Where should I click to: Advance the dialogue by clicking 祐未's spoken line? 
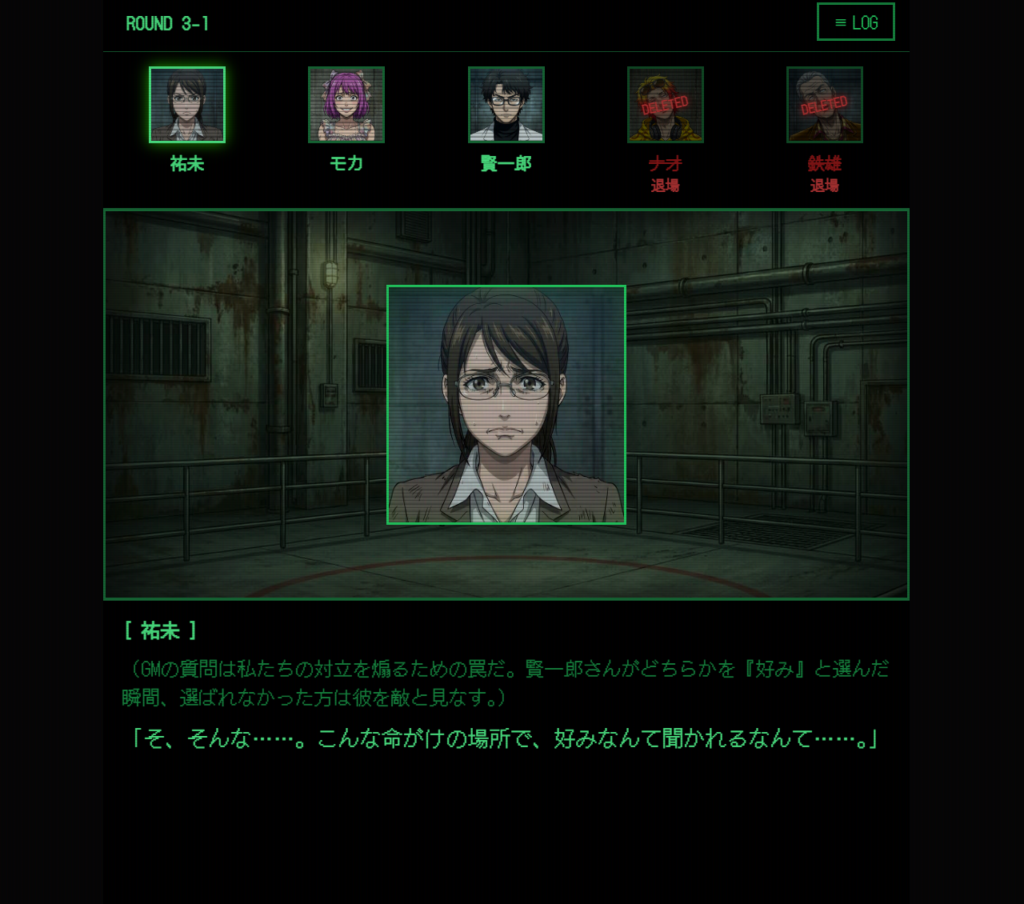tap(504, 739)
